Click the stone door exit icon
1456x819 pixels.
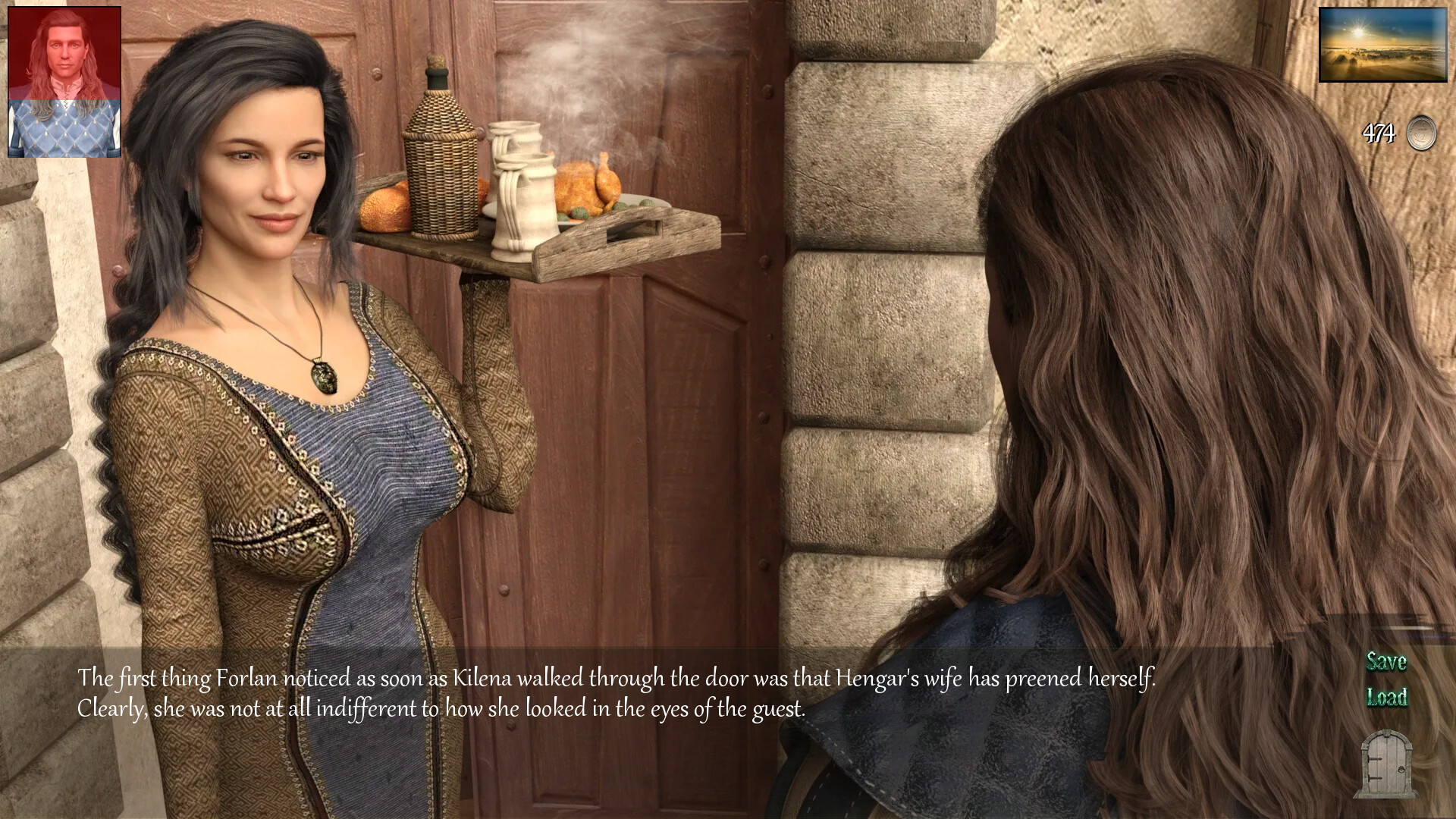pyautogui.click(x=1385, y=763)
